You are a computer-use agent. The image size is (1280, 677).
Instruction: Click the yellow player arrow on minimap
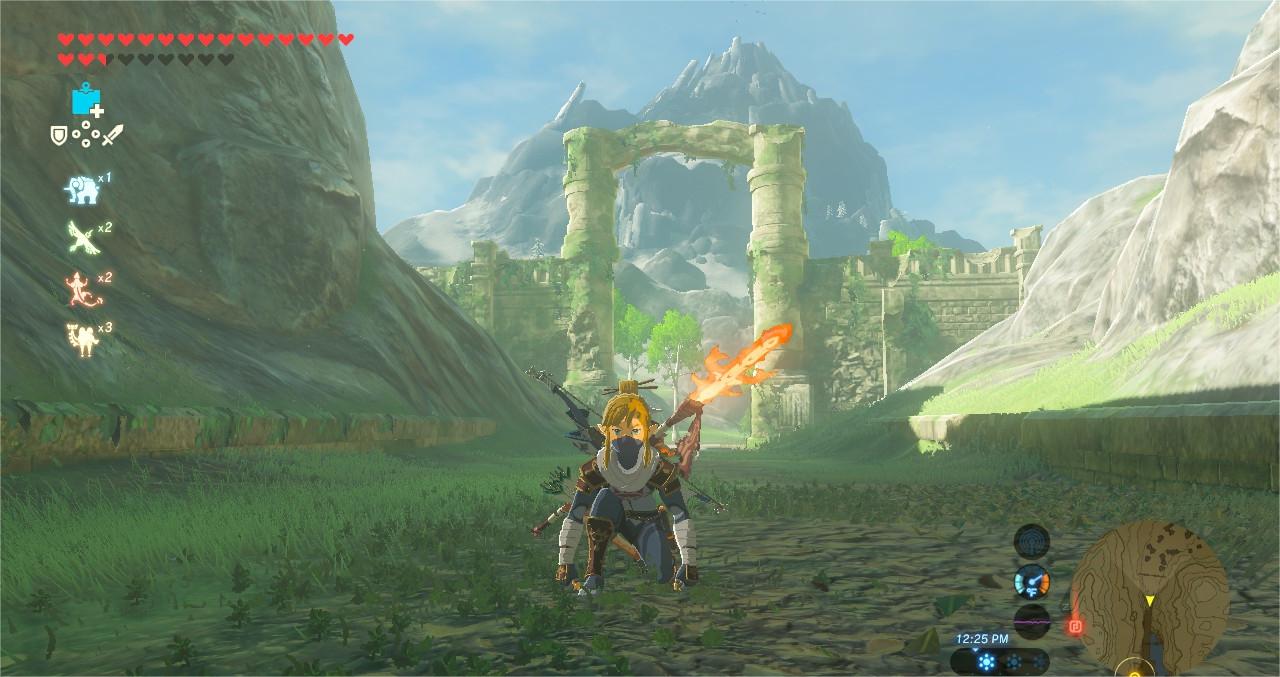1150,600
